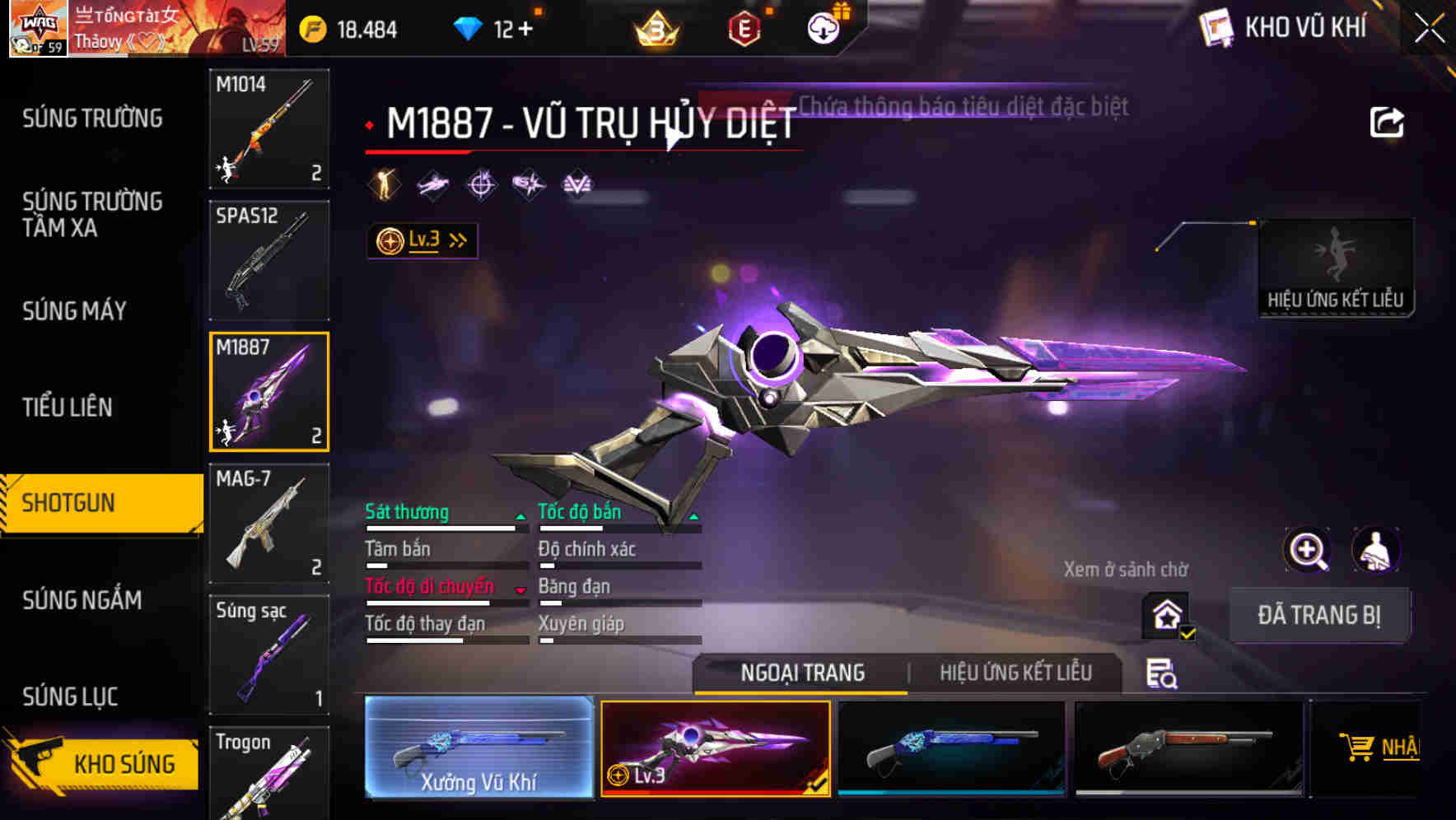The height and width of the screenshot is (820, 1456).
Task: Select the crosshair accuracy skill icon
Action: coord(481,183)
